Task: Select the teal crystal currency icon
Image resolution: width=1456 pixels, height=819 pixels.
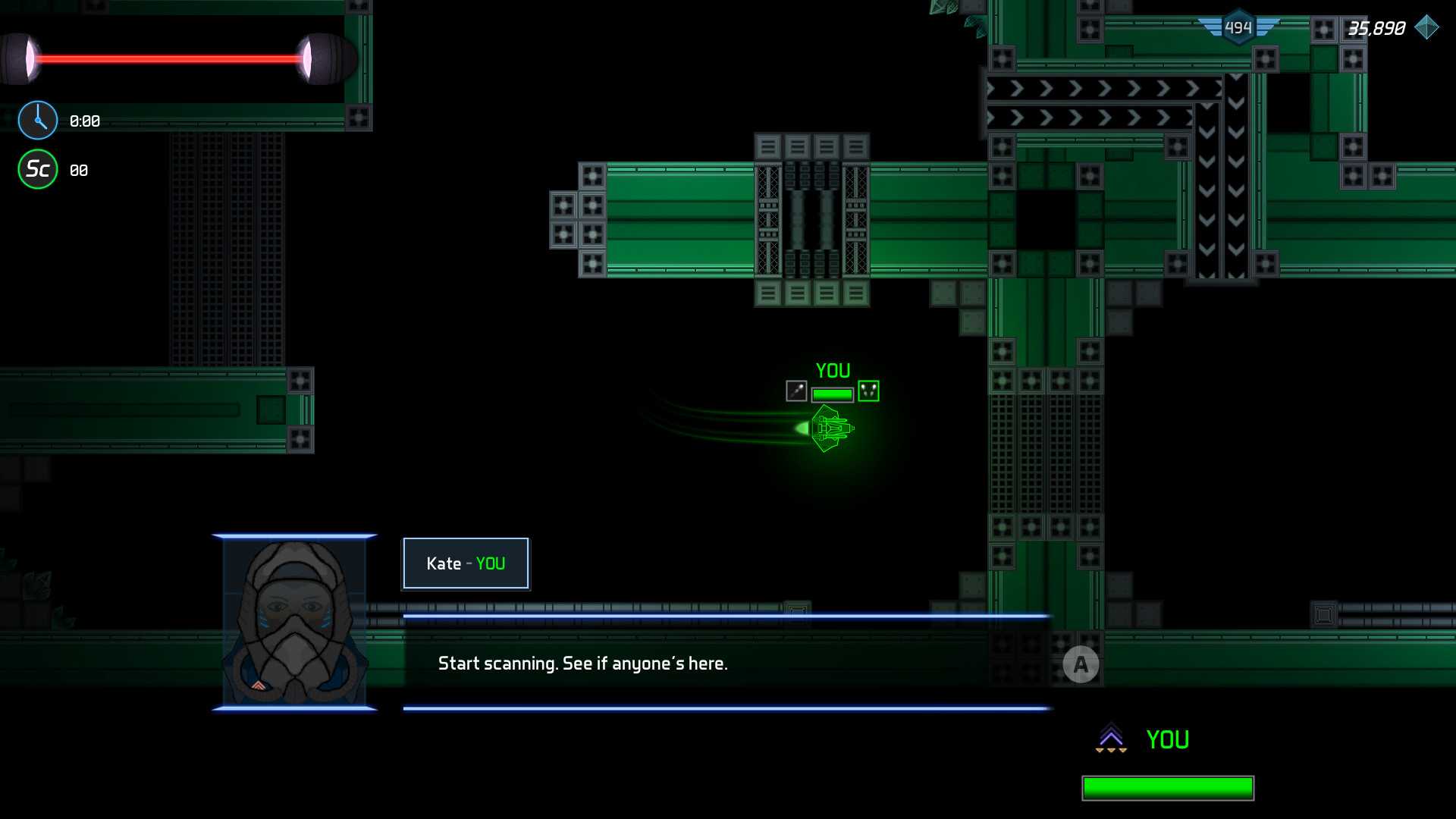Action: 1426,28
